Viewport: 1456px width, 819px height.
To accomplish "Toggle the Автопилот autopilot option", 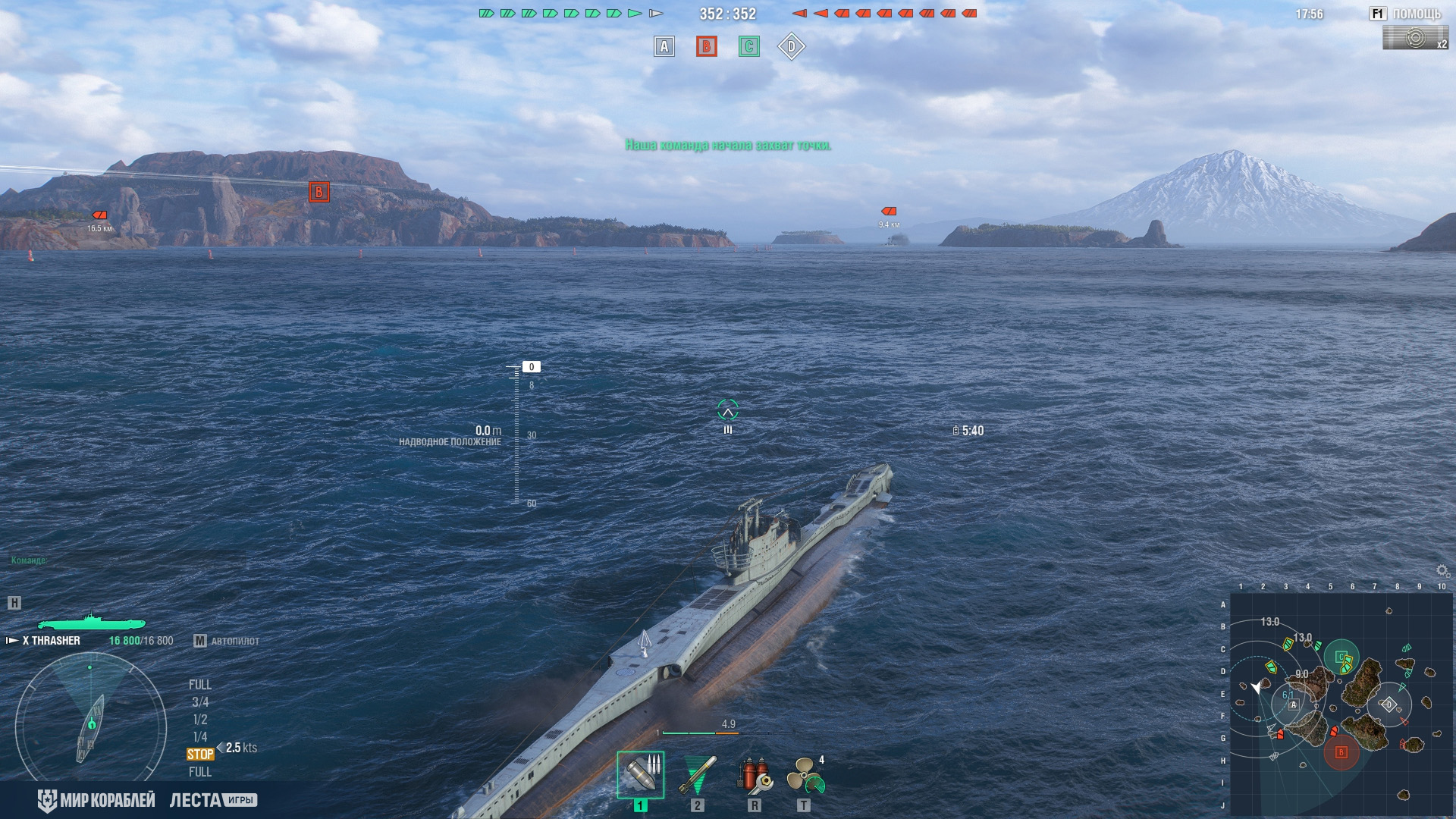I will 227,641.
